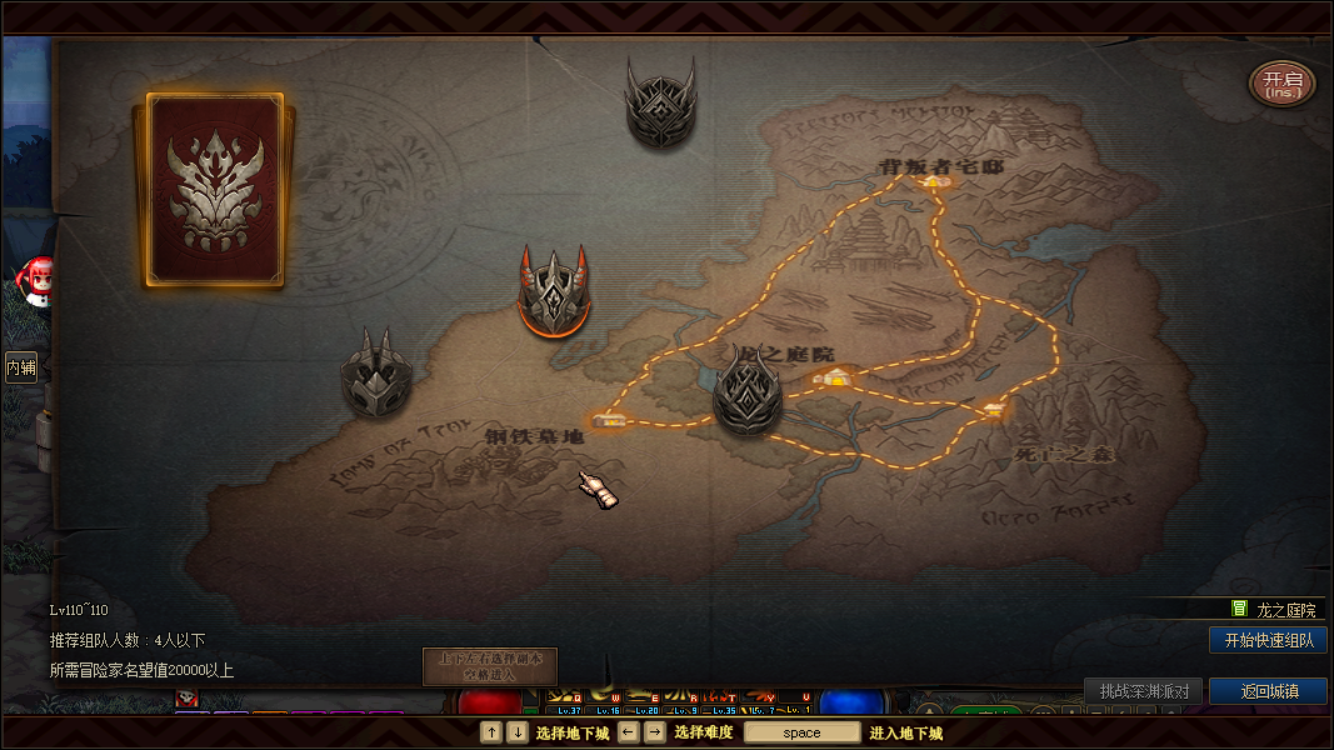Select the orange-glowing helmet difficulty emblem

pos(553,291)
